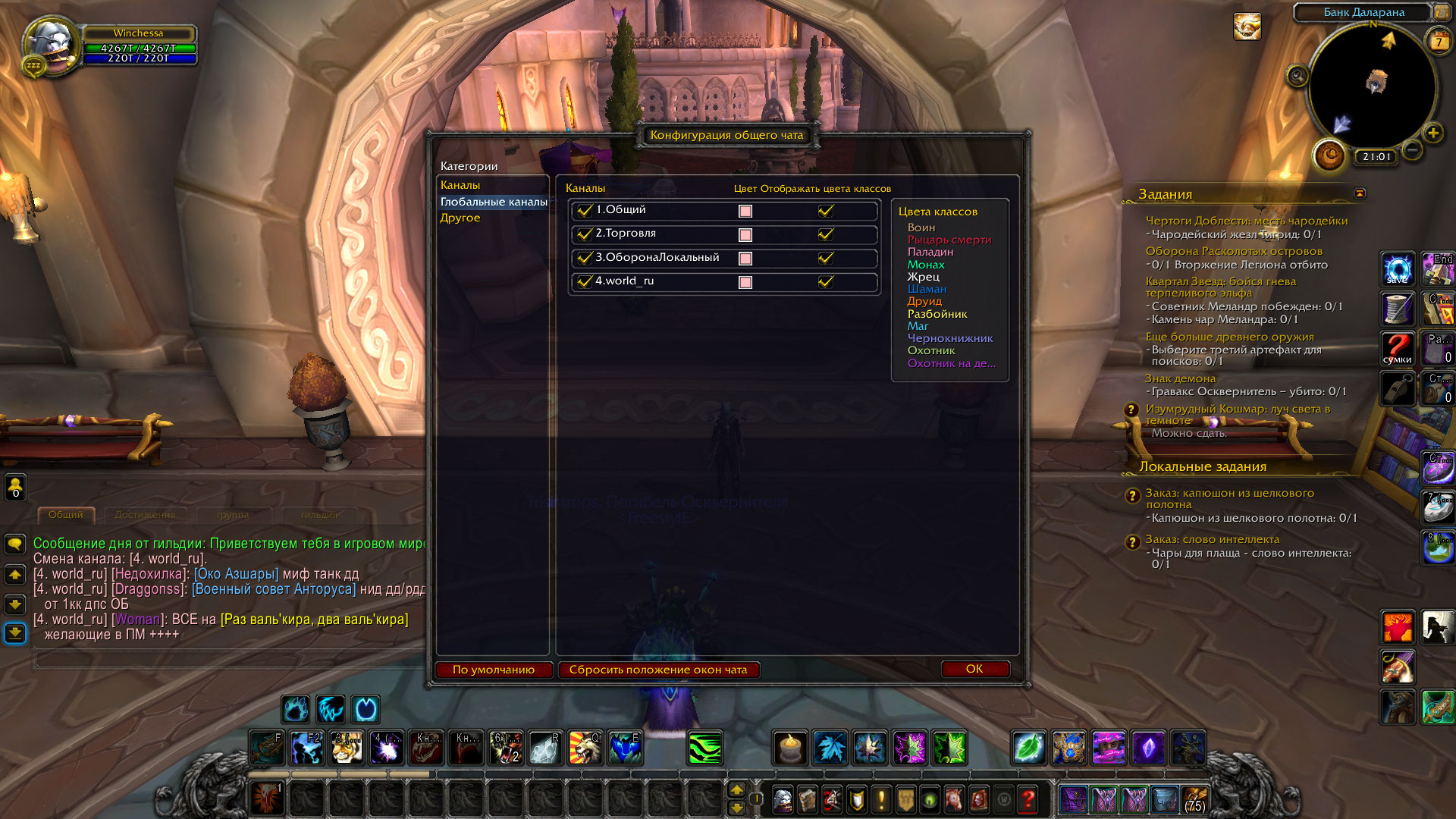
Task: Select the Winchessa player portrait
Action: pos(50,45)
